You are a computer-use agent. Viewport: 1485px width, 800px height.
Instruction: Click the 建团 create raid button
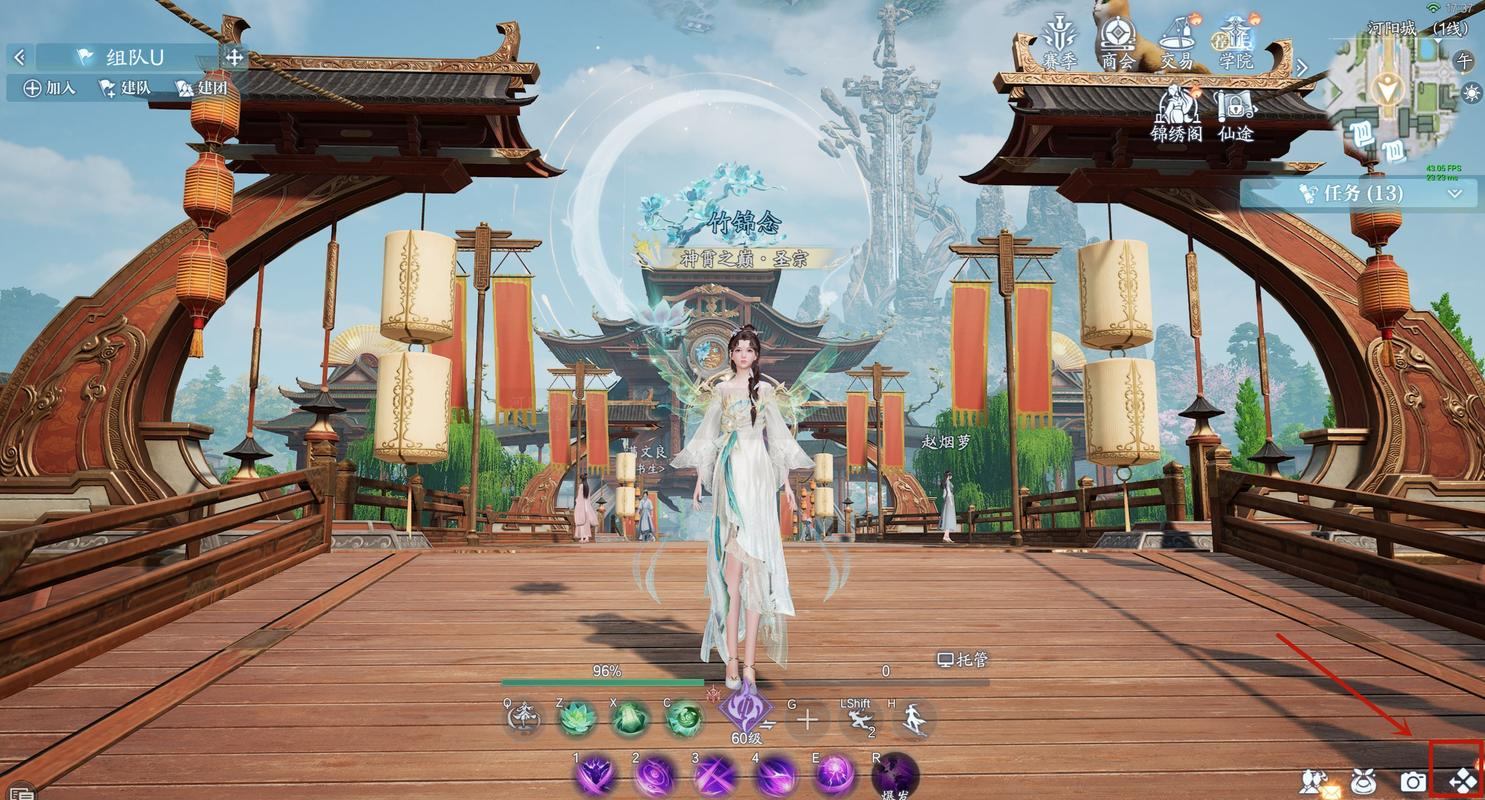[200, 88]
